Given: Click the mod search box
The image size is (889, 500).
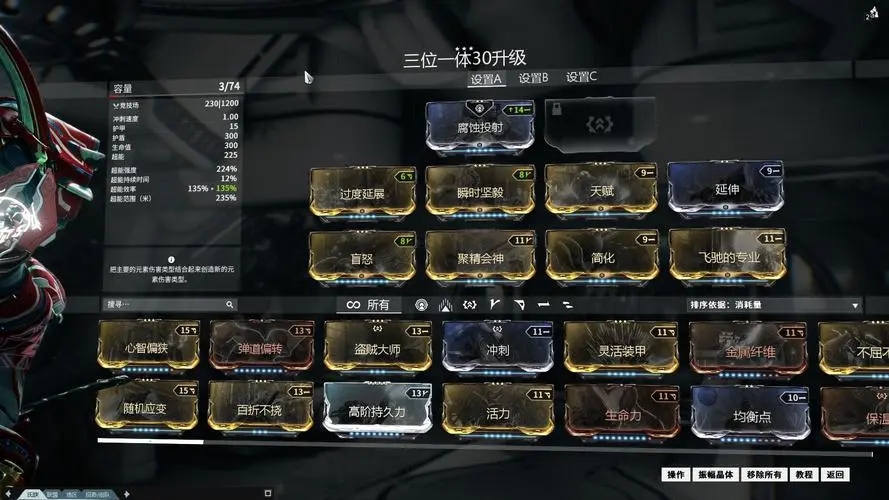Looking at the screenshot, I should [170, 304].
